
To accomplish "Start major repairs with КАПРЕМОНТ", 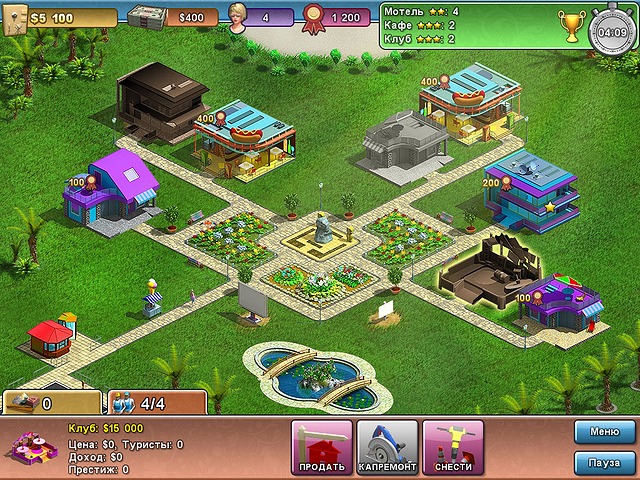I will pos(387,448).
